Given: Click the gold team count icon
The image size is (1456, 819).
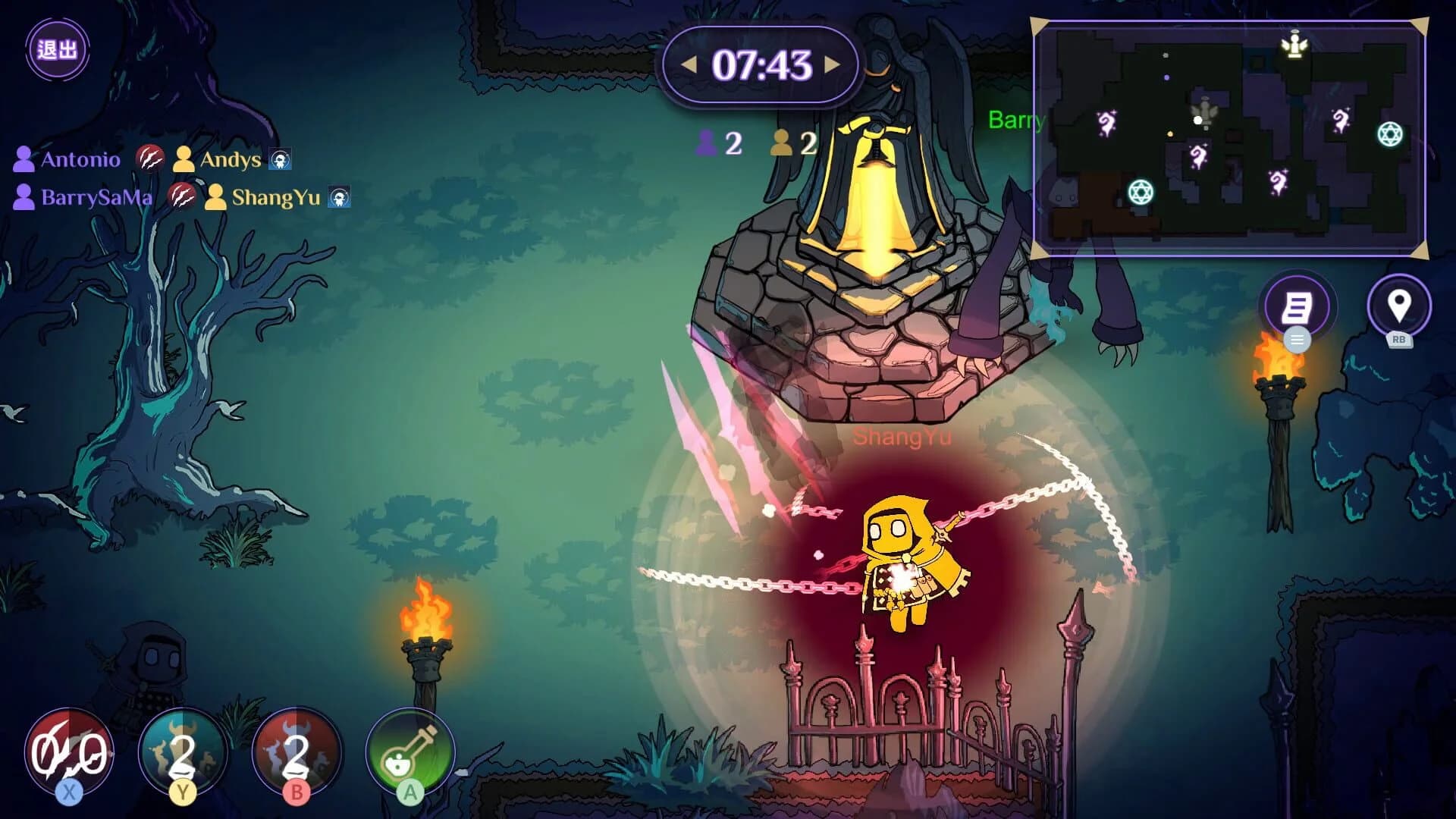Looking at the screenshot, I should (x=780, y=142).
